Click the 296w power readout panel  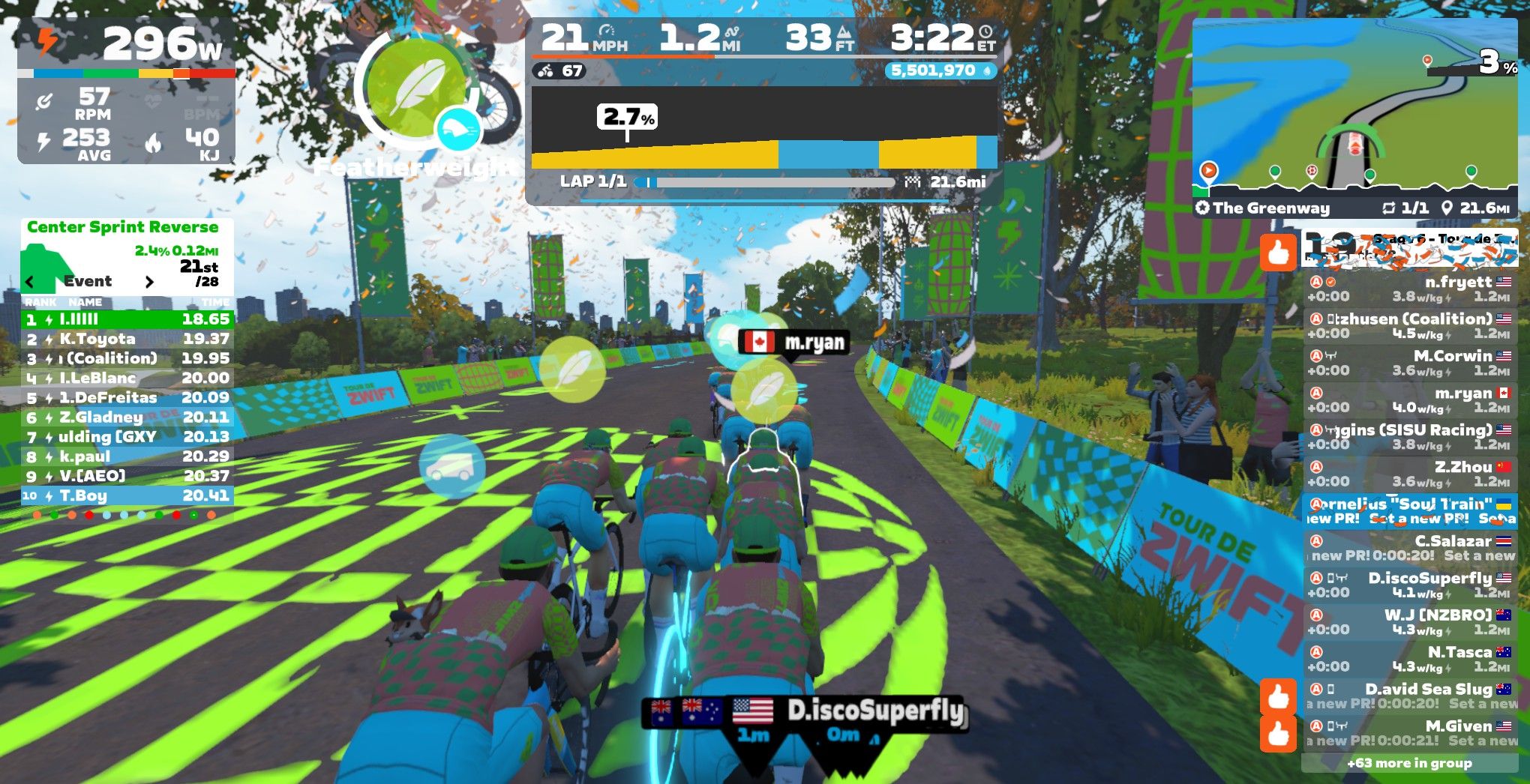tap(126, 43)
